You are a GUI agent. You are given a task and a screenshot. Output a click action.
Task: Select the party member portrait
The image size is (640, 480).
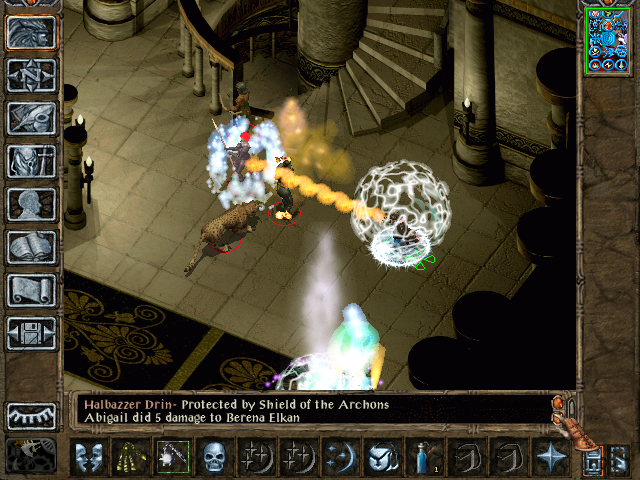(608, 40)
